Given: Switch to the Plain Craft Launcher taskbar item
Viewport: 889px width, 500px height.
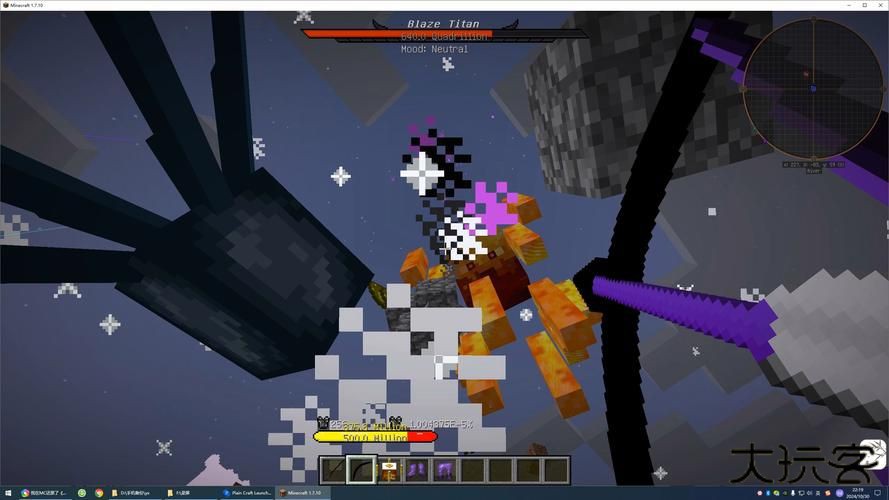Looking at the screenshot, I should tap(247, 493).
